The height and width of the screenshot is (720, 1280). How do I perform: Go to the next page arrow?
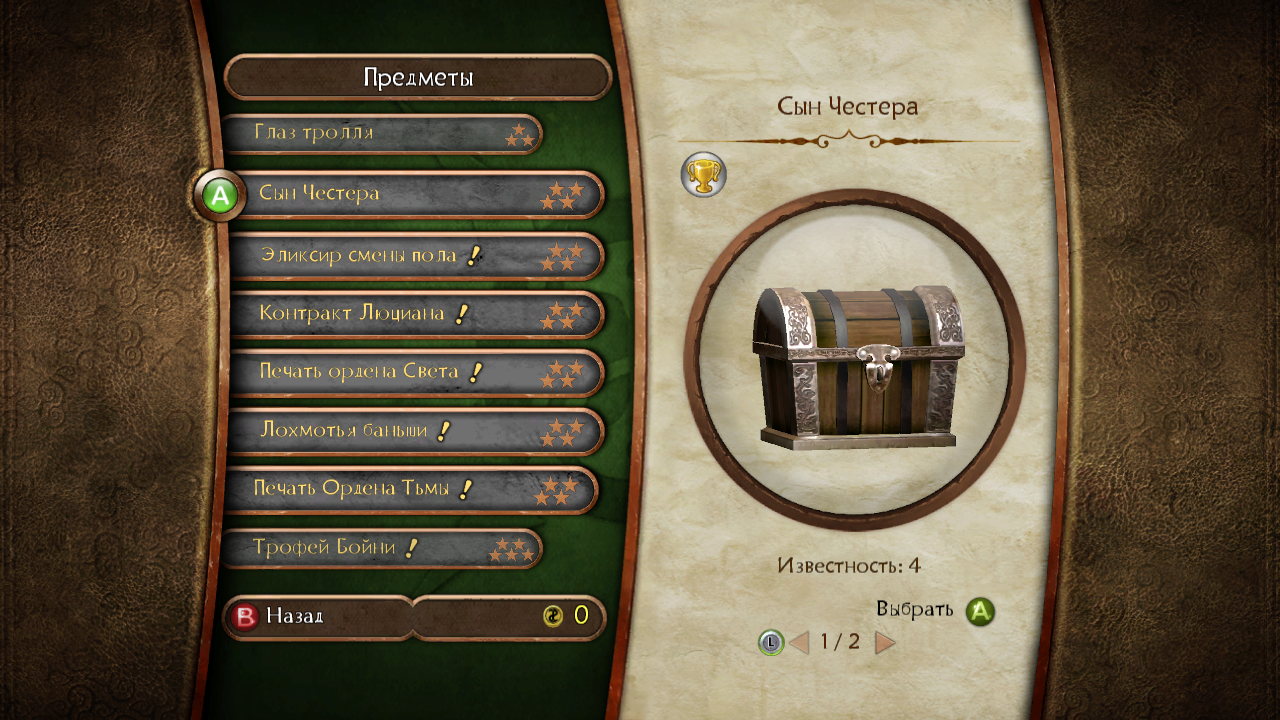(885, 642)
